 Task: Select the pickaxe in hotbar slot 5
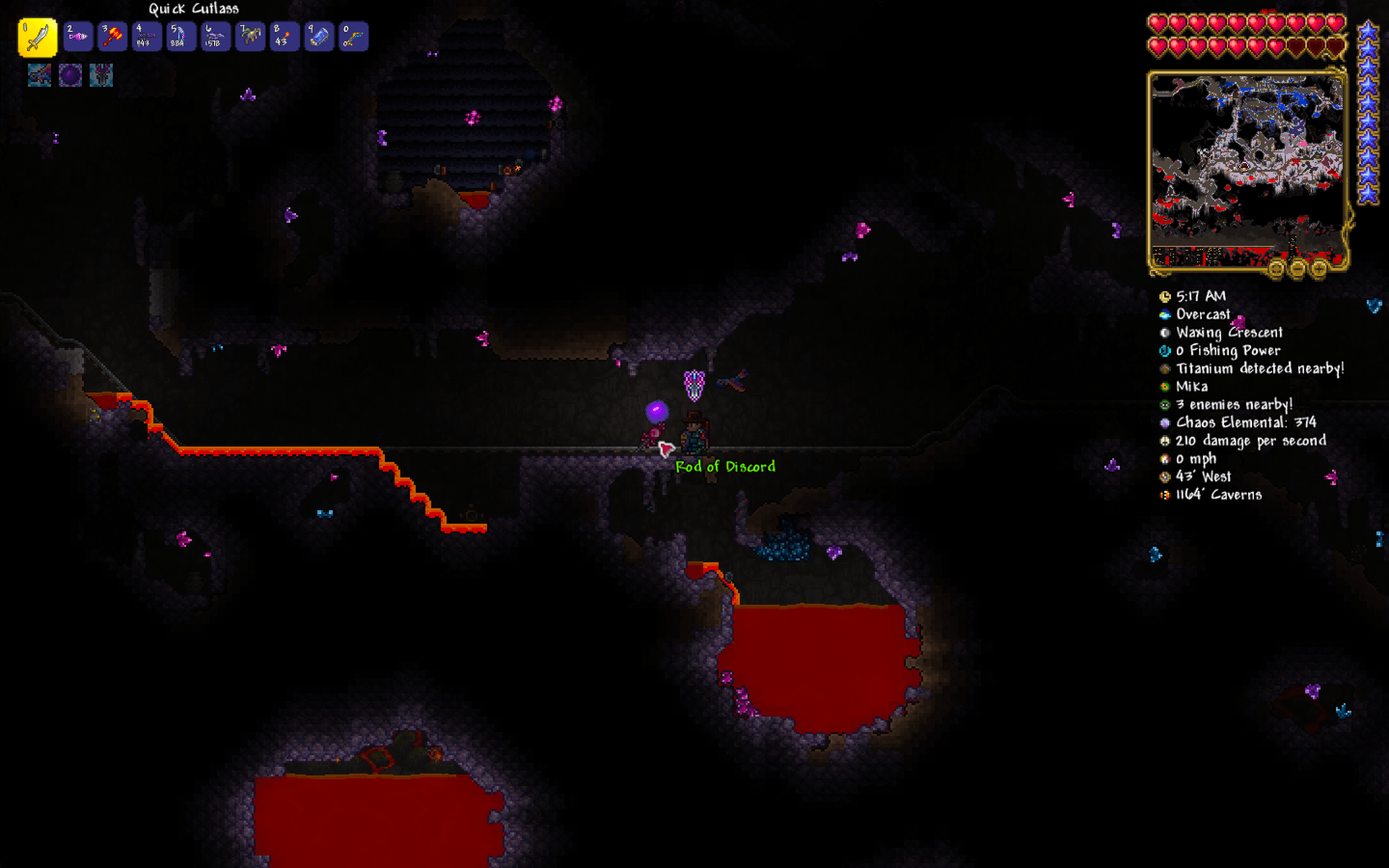181,36
